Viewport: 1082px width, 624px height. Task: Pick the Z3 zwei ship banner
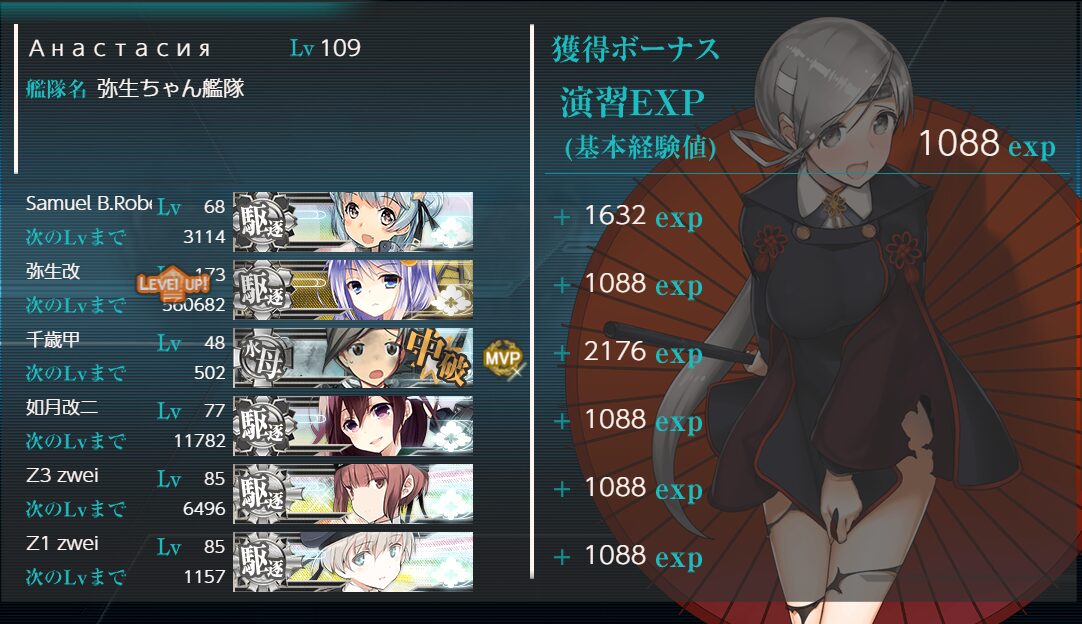353,493
